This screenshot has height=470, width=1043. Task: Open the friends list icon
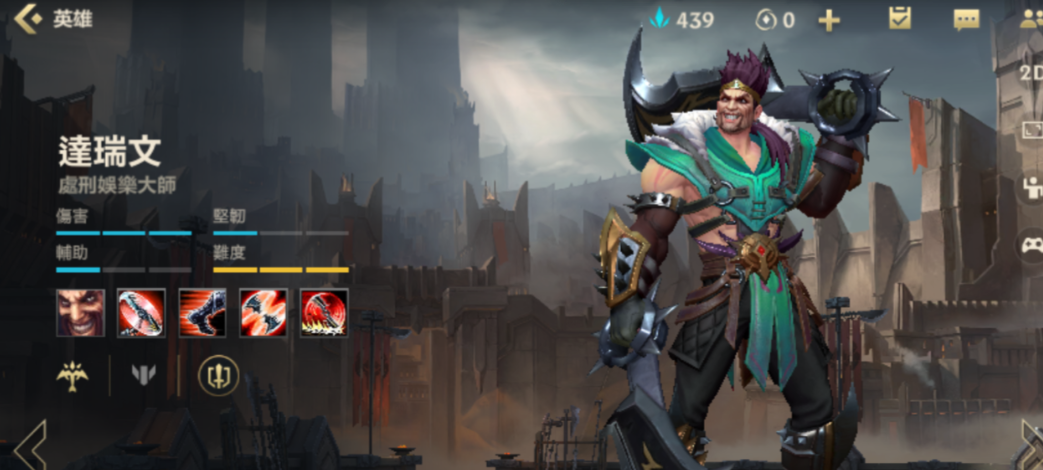(x=1032, y=19)
